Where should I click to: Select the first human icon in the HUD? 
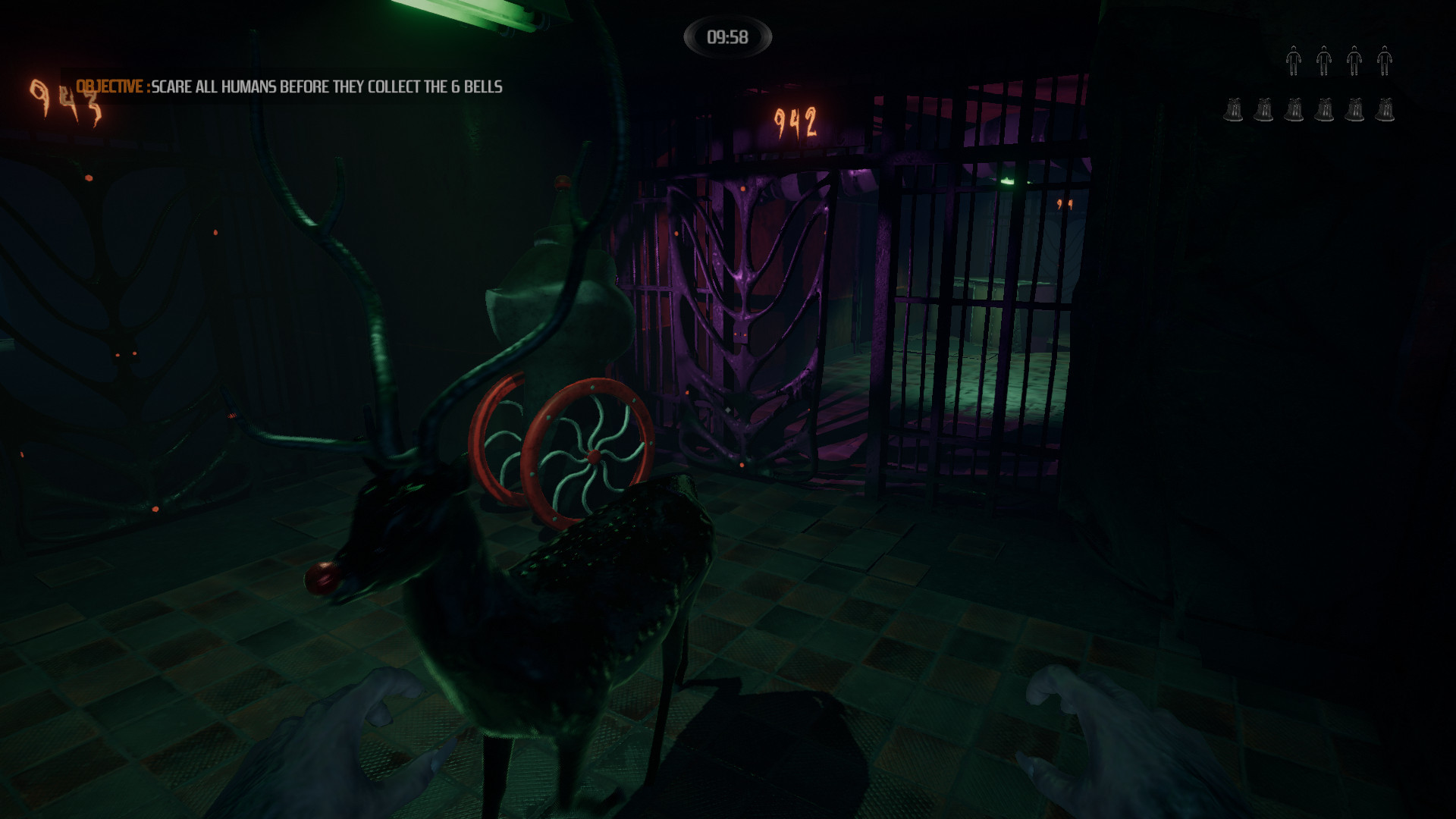[1294, 61]
